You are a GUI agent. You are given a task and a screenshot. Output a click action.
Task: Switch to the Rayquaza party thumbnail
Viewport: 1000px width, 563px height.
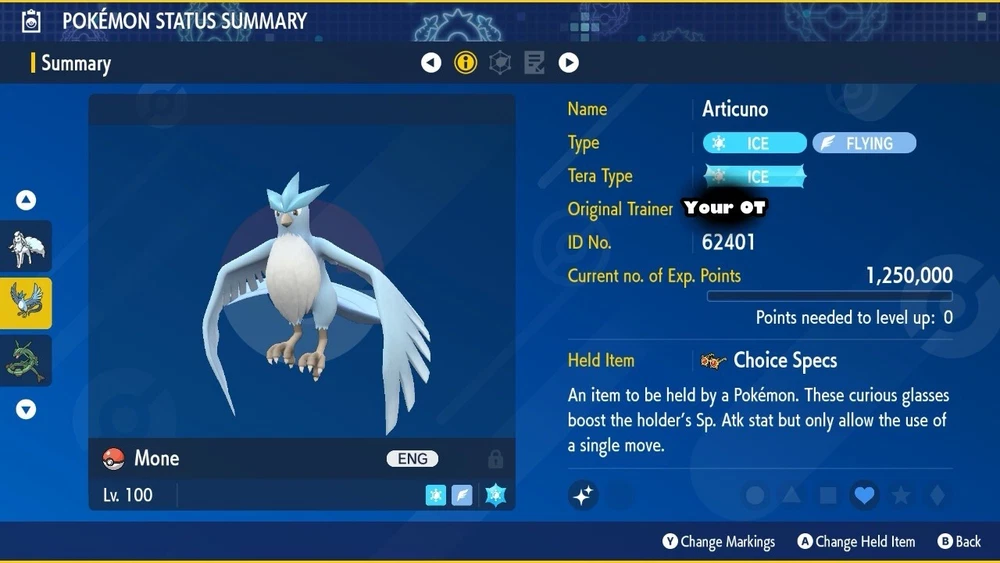26,361
